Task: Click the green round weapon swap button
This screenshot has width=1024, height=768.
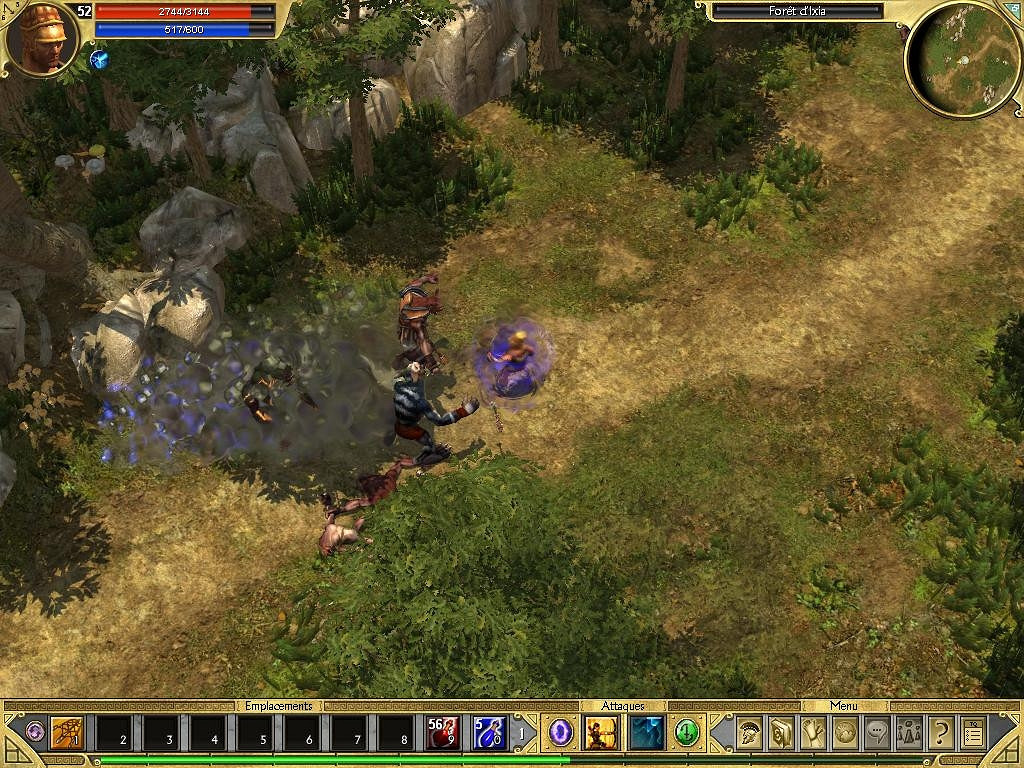Action: (686, 733)
